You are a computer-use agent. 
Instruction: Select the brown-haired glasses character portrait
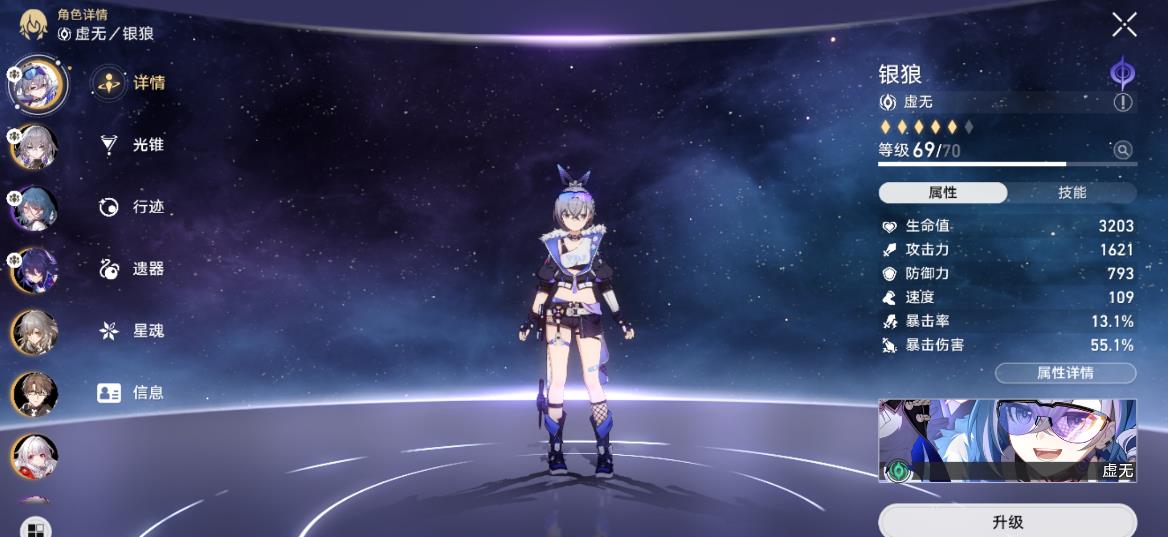[35, 394]
